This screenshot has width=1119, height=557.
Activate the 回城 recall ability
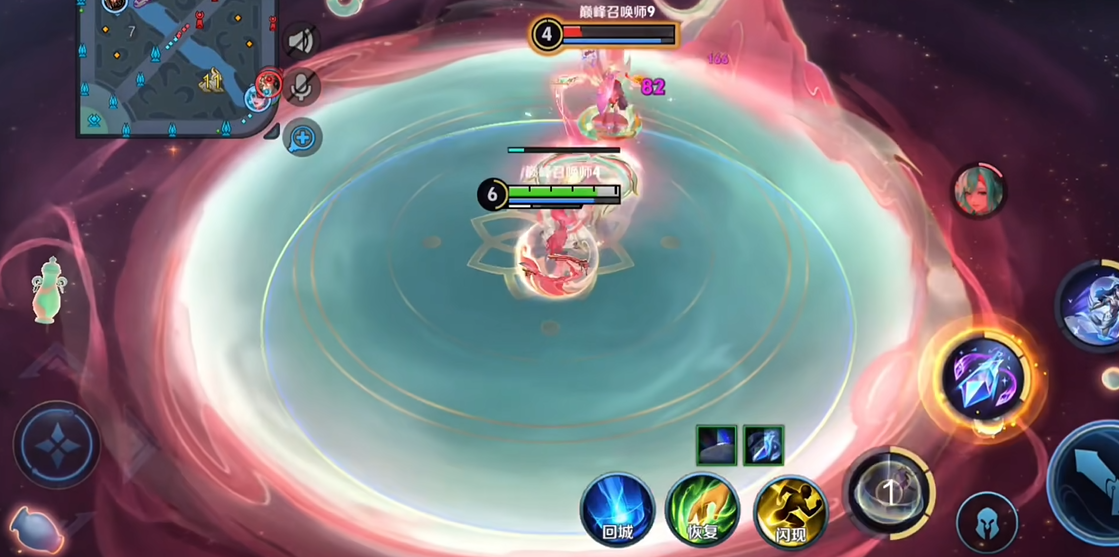point(617,509)
